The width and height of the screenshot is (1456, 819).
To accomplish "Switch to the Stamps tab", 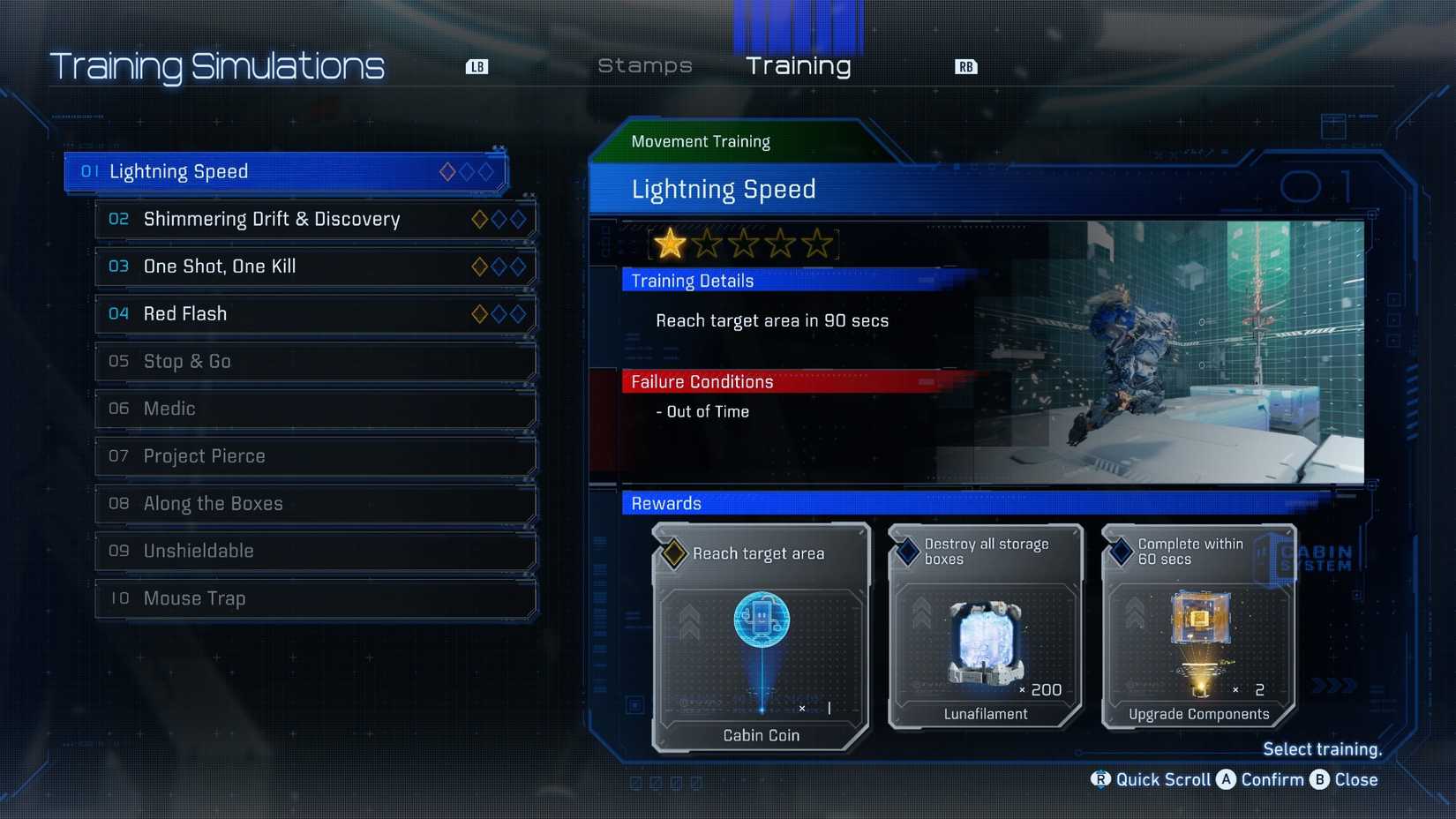I will [644, 65].
